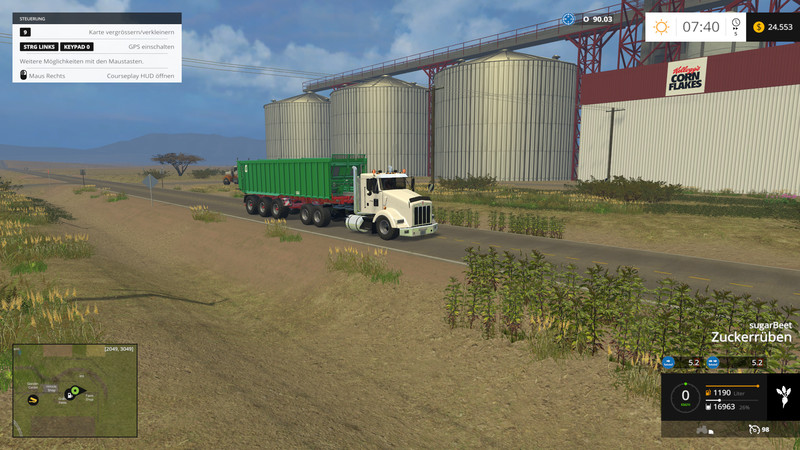This screenshot has height=450, width=800.
Task: Select the green player marker on the minimap
Action: coord(74,390)
